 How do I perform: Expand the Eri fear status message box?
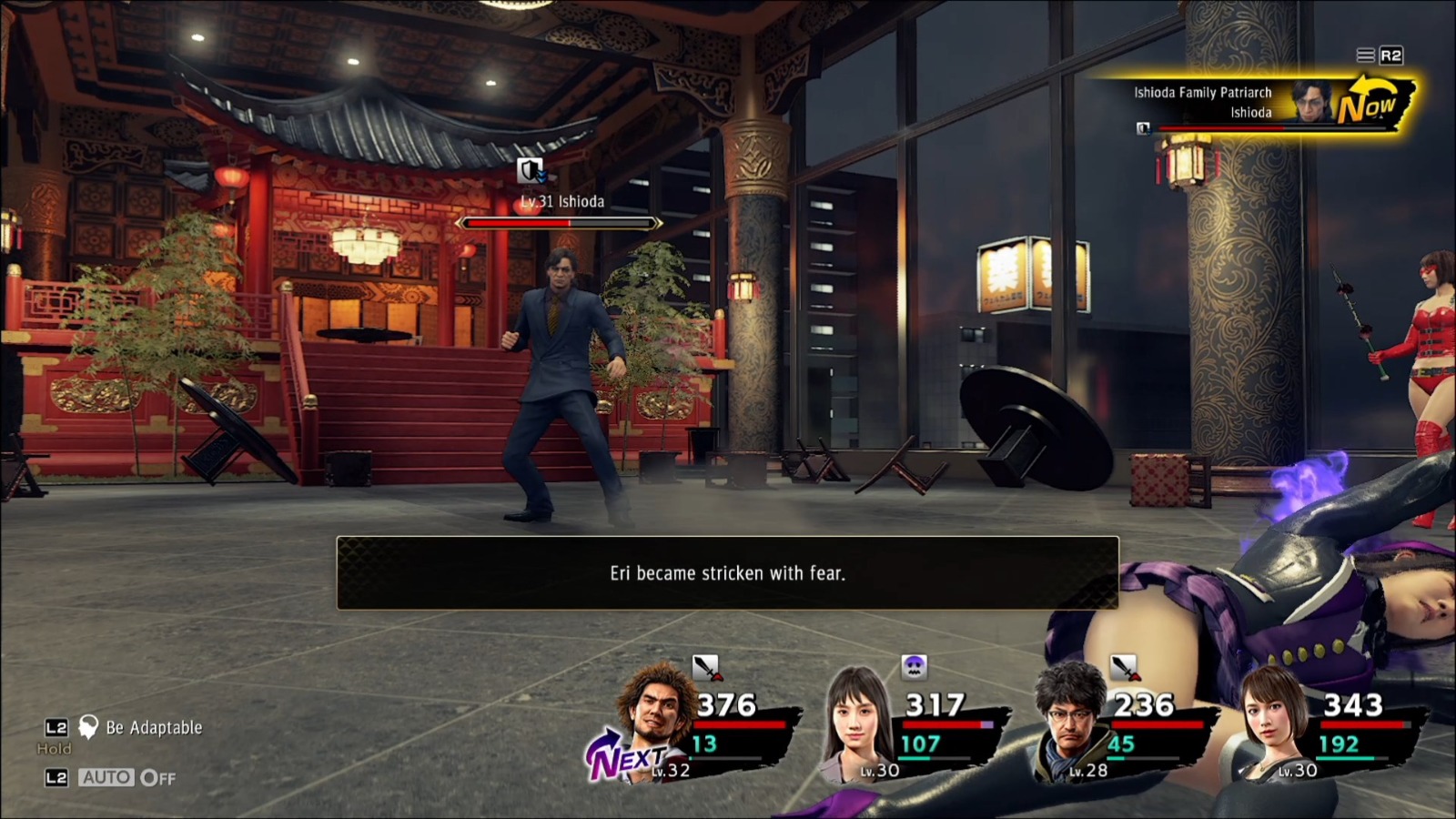pyautogui.click(x=727, y=573)
